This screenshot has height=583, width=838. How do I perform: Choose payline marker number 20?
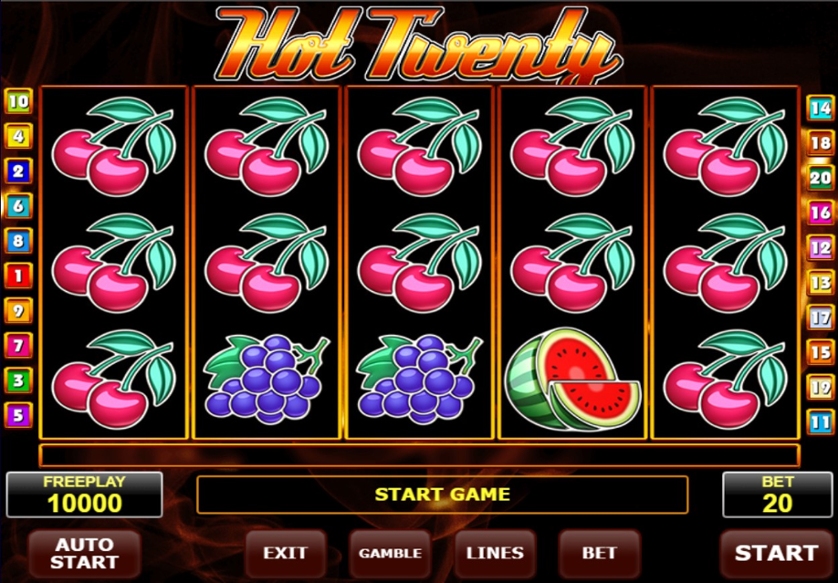pos(821,177)
